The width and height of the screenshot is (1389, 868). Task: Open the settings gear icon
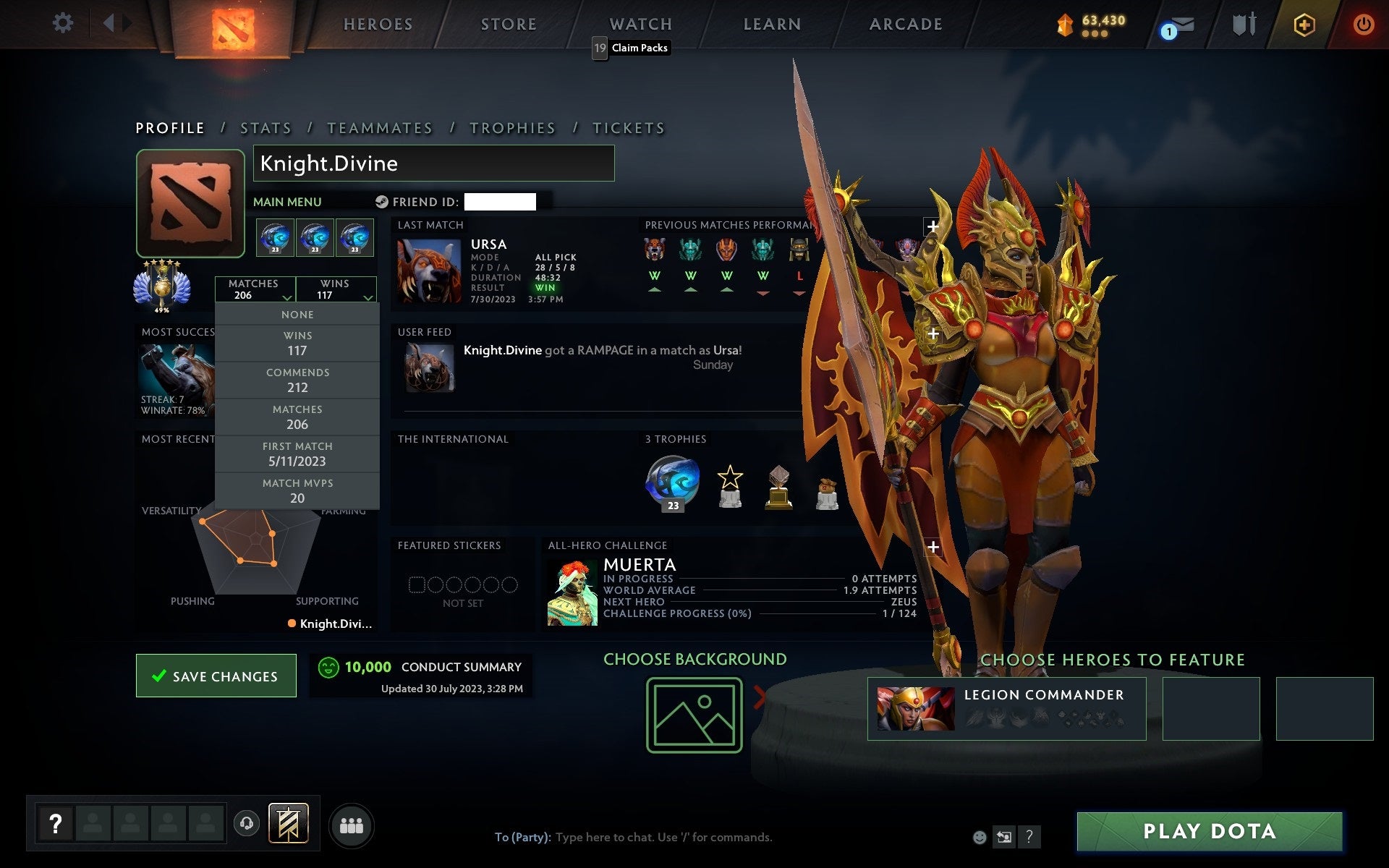pos(64,22)
